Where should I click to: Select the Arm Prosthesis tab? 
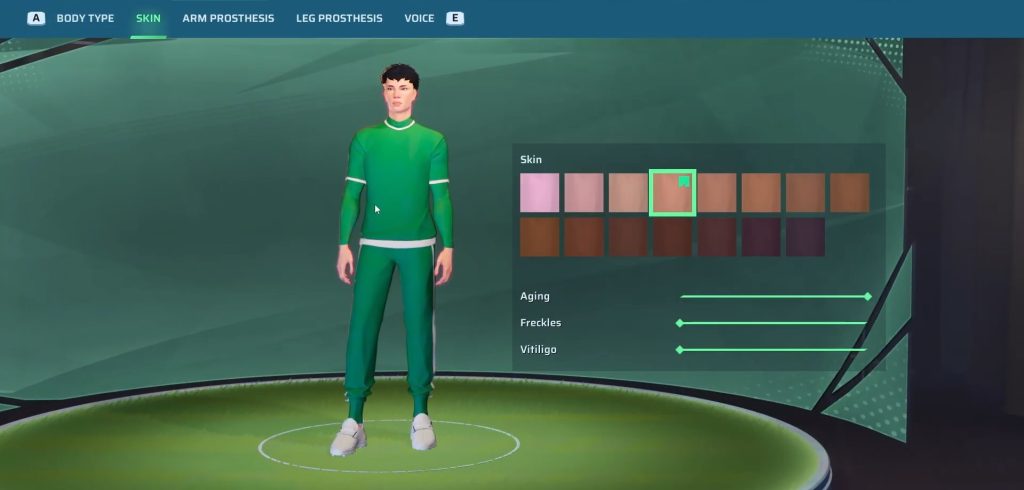(x=228, y=18)
